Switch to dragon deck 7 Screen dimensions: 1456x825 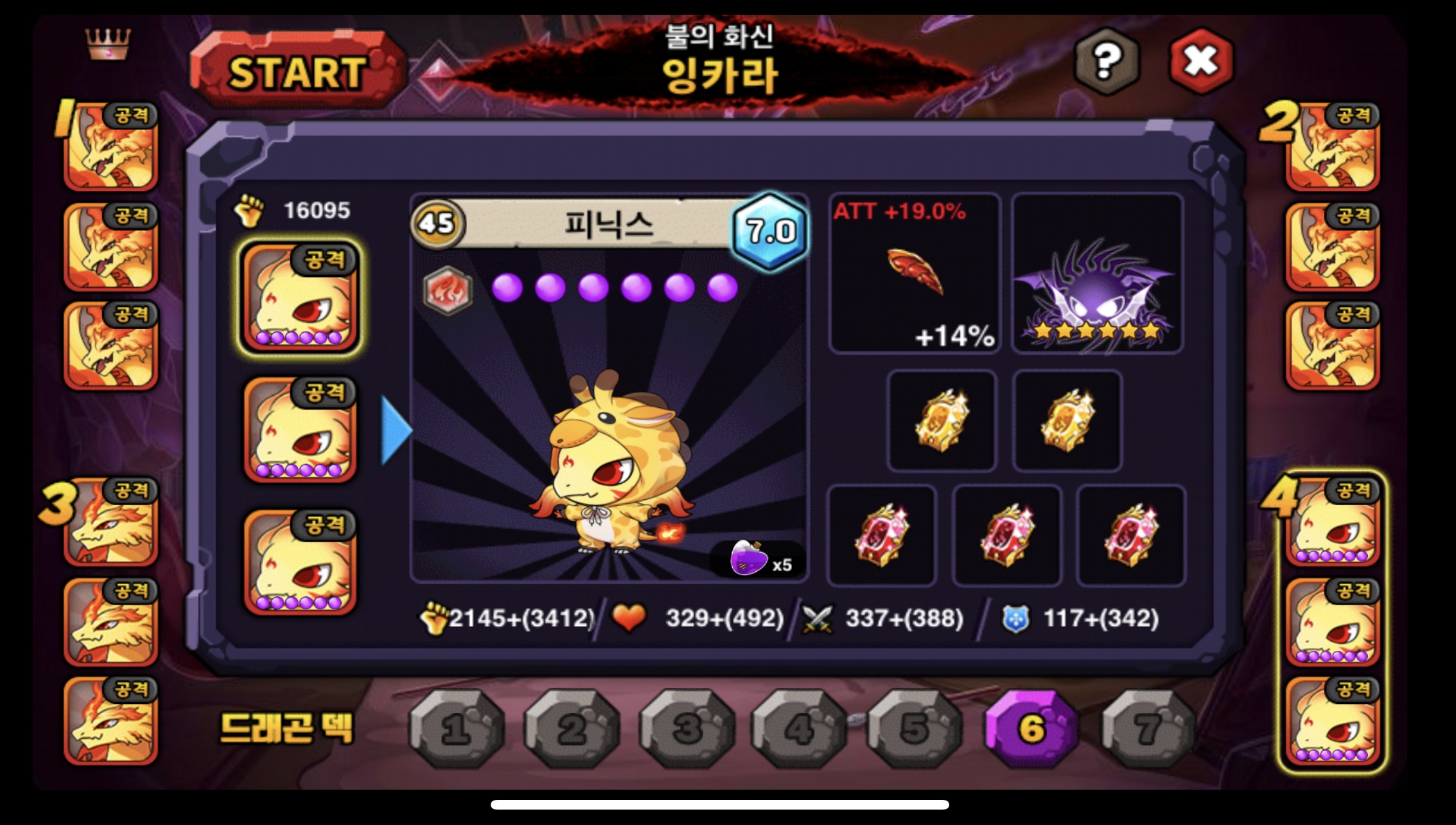coord(1148,729)
